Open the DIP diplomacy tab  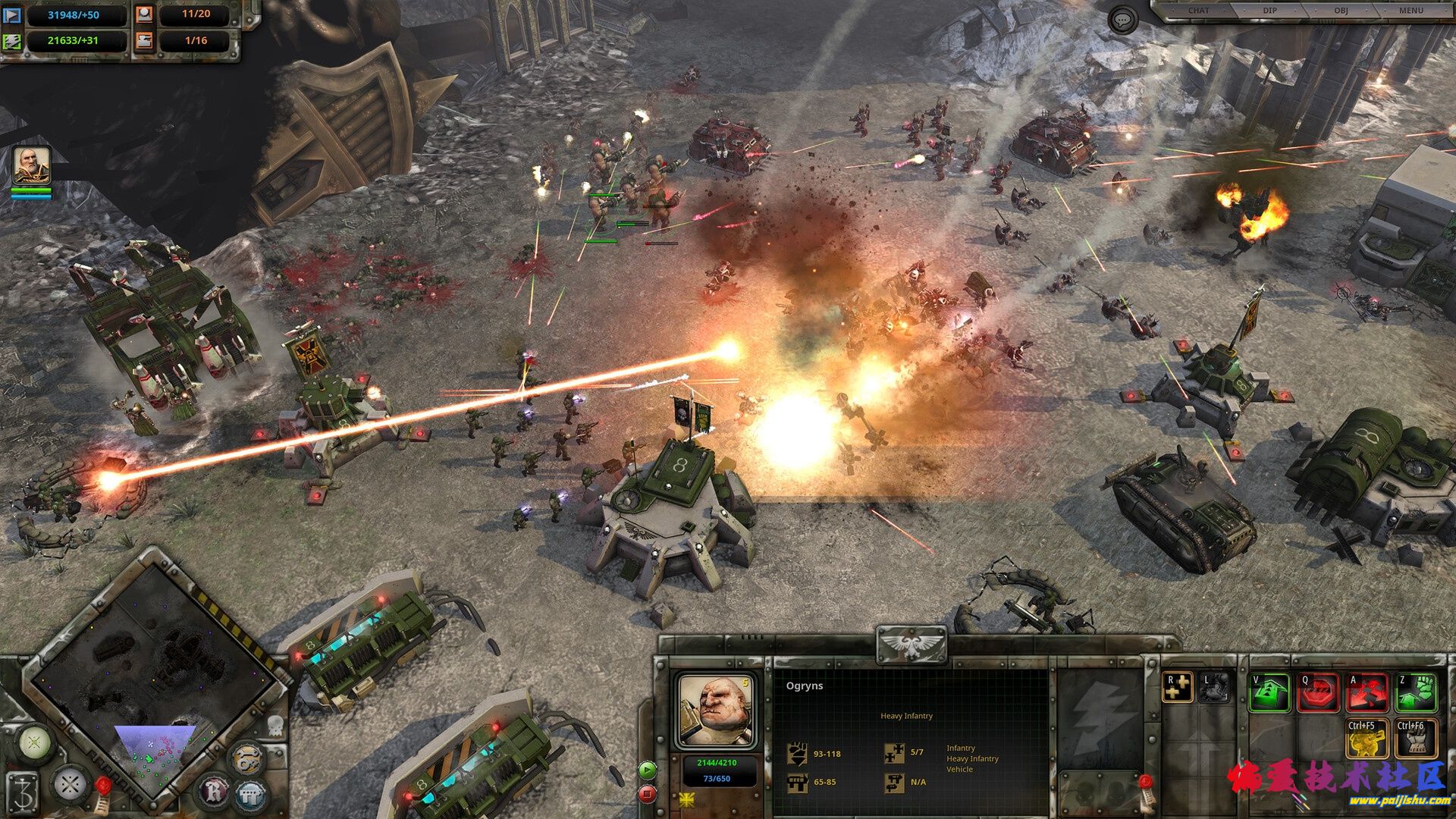pos(1269,11)
